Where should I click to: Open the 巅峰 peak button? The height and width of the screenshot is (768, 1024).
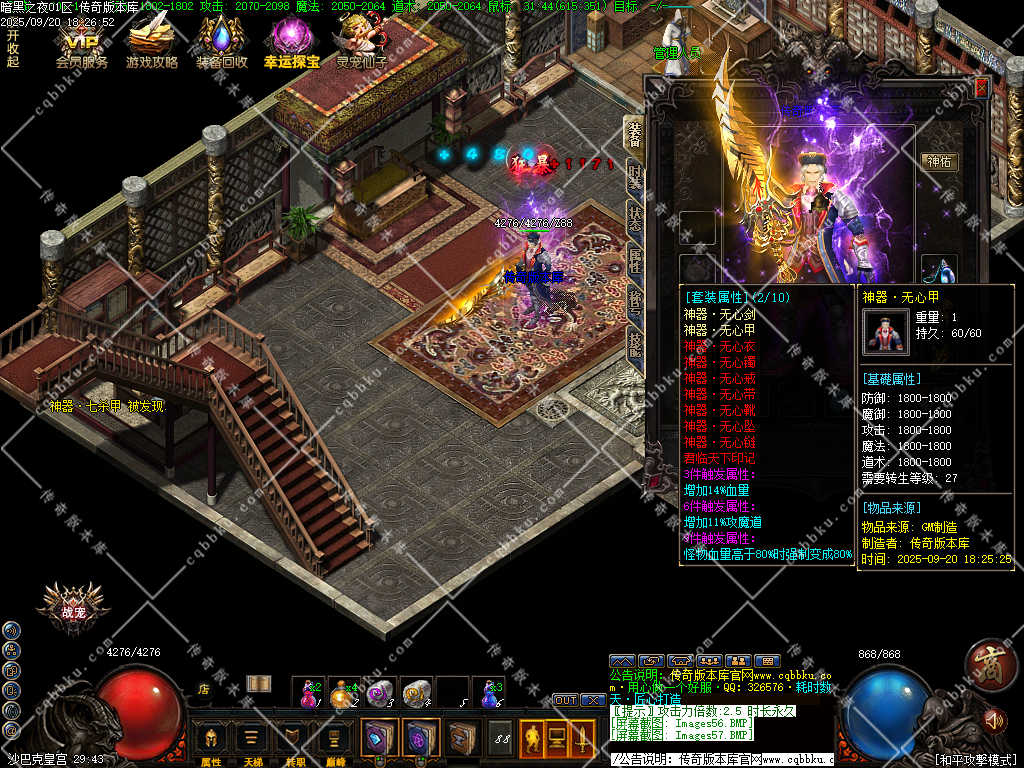[335, 740]
